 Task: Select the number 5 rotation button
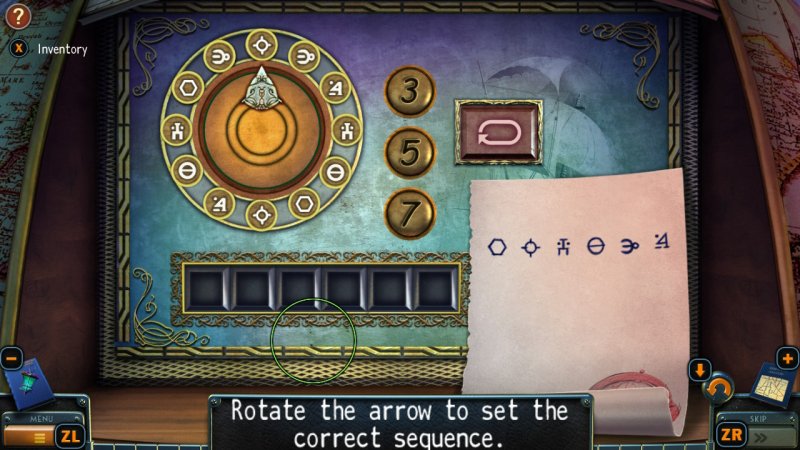click(x=410, y=152)
